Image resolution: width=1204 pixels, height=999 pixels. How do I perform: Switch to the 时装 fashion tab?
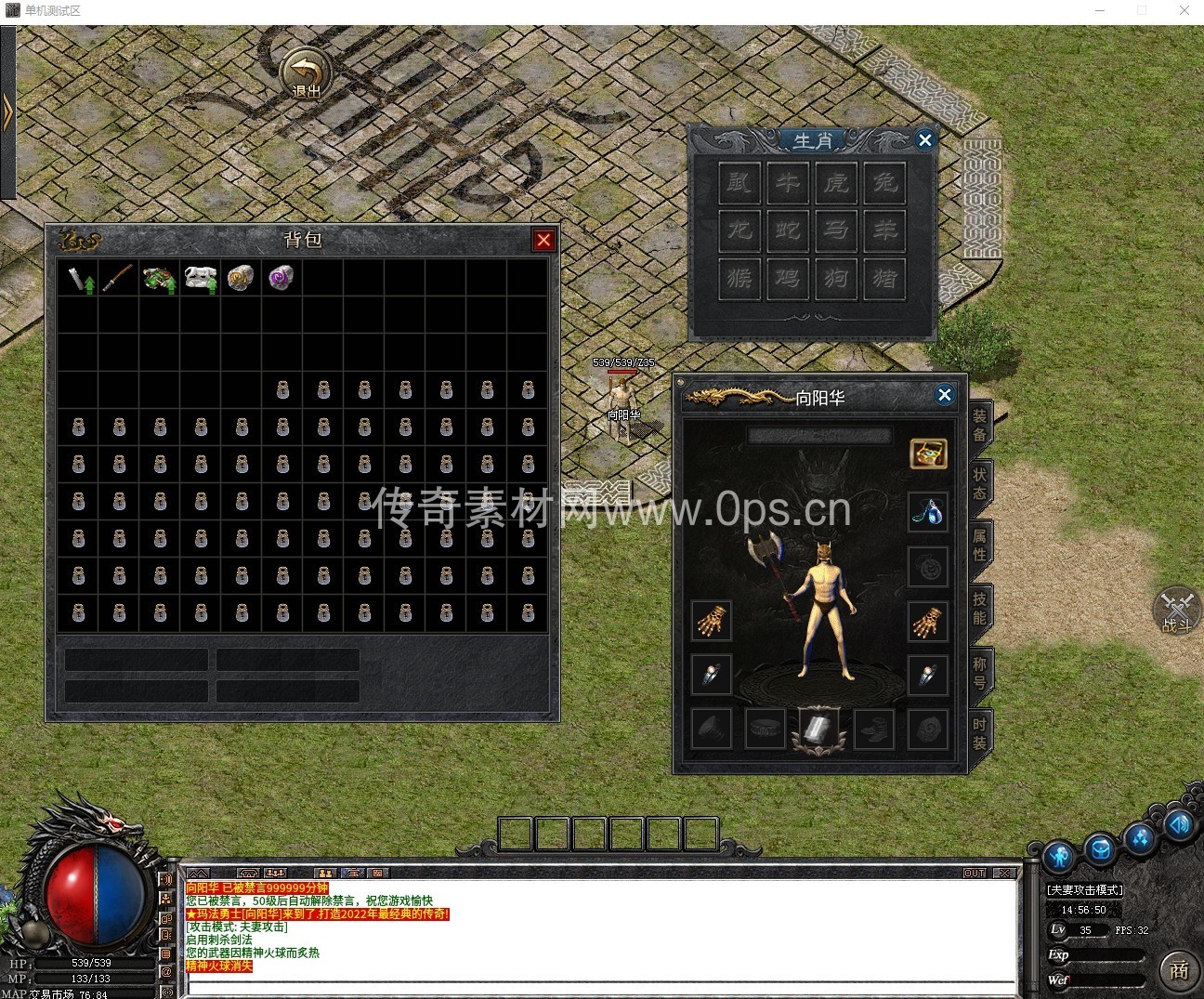[x=979, y=733]
